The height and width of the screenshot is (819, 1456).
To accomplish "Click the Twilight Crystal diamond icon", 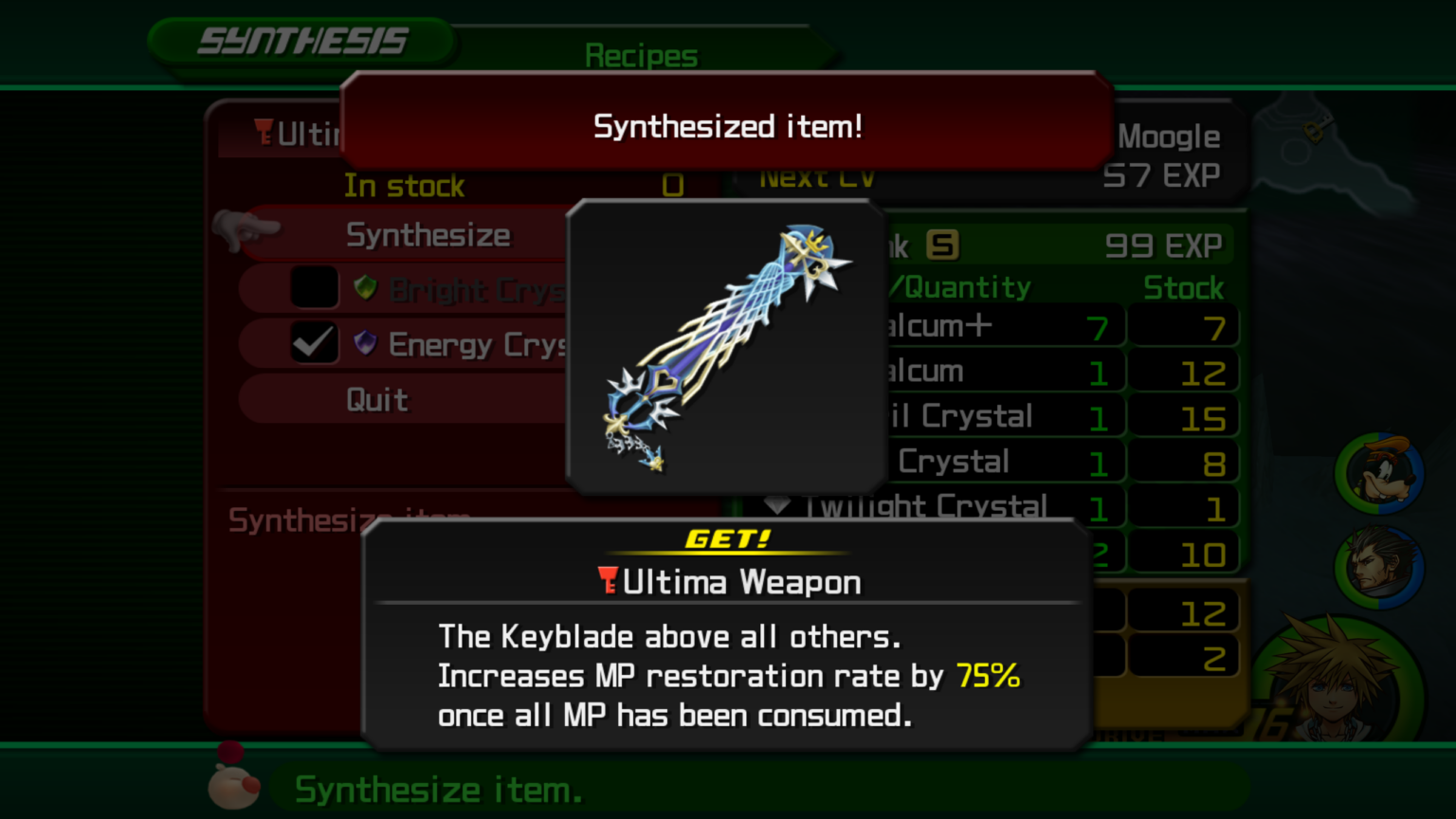I will 777,506.
